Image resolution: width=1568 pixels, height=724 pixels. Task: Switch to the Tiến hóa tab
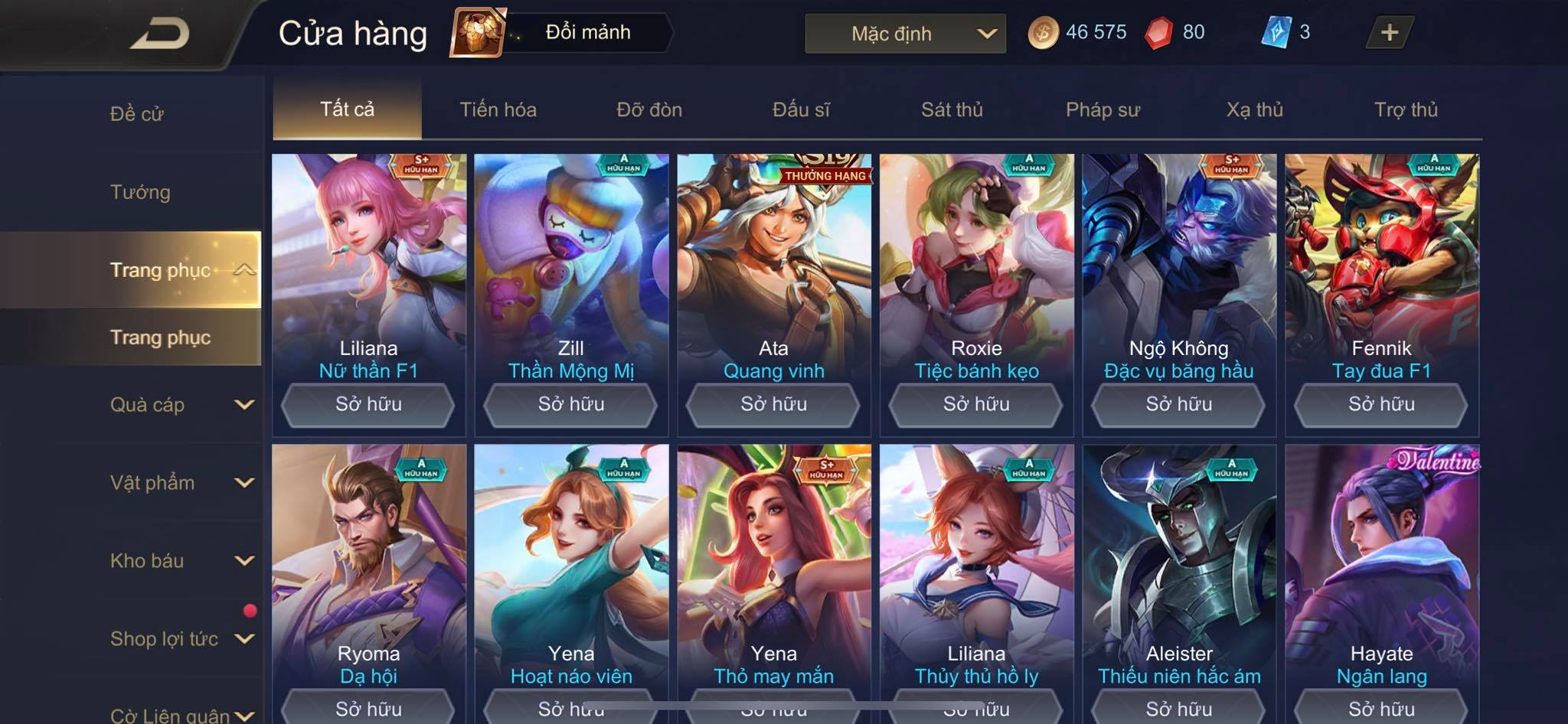[498, 109]
